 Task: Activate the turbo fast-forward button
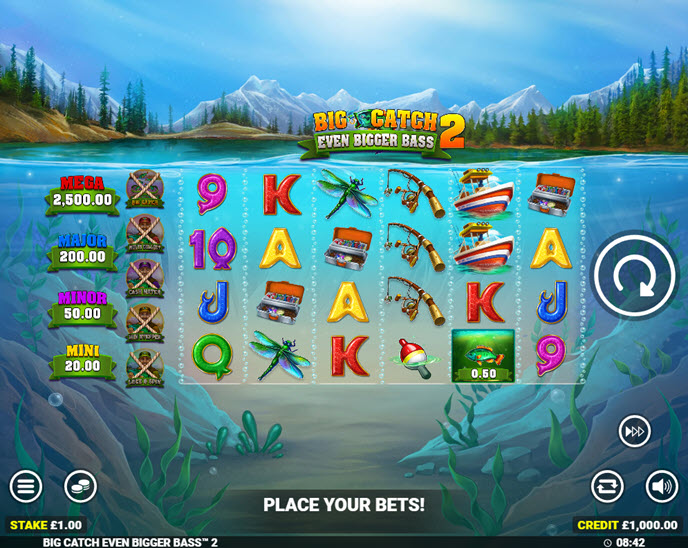click(x=634, y=431)
